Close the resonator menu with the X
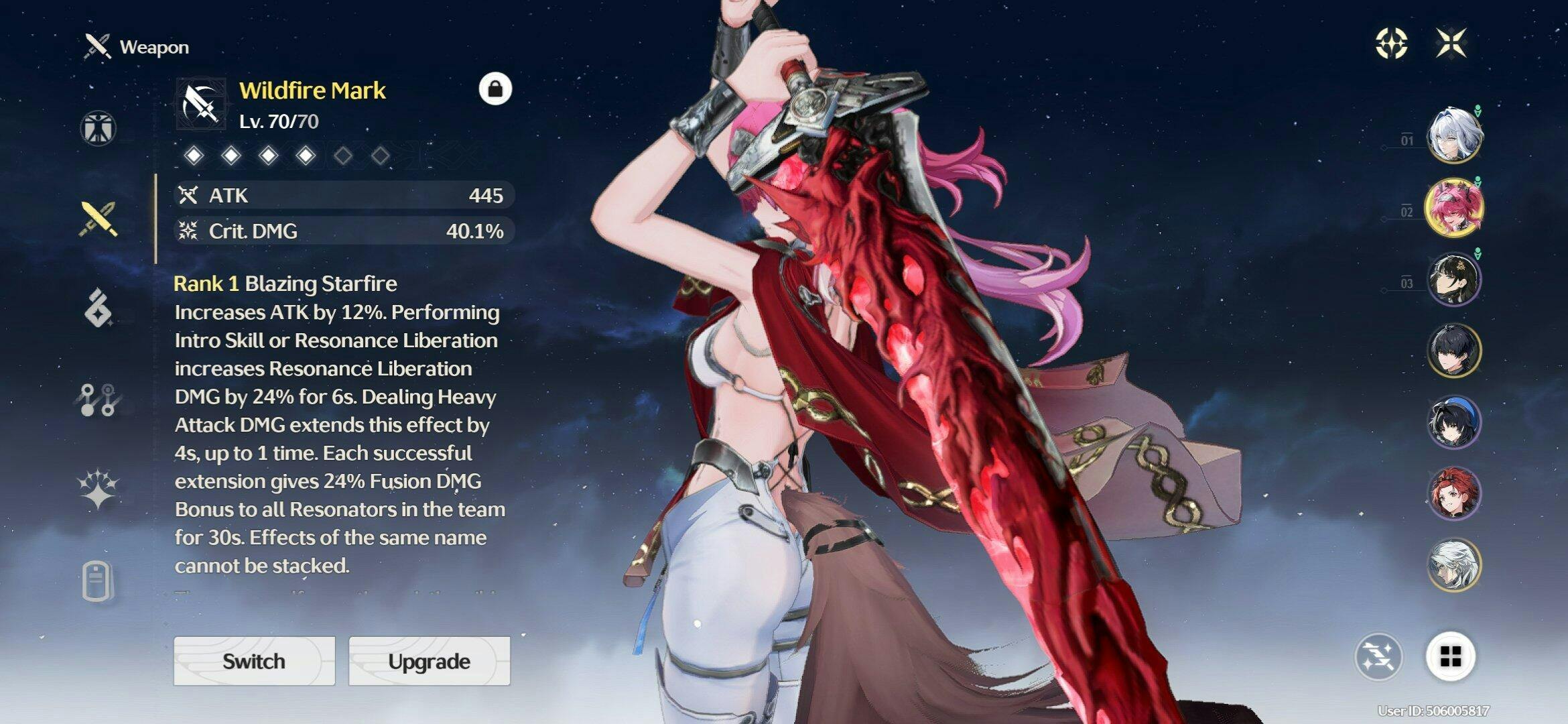Image resolution: width=1568 pixels, height=724 pixels. click(1451, 44)
